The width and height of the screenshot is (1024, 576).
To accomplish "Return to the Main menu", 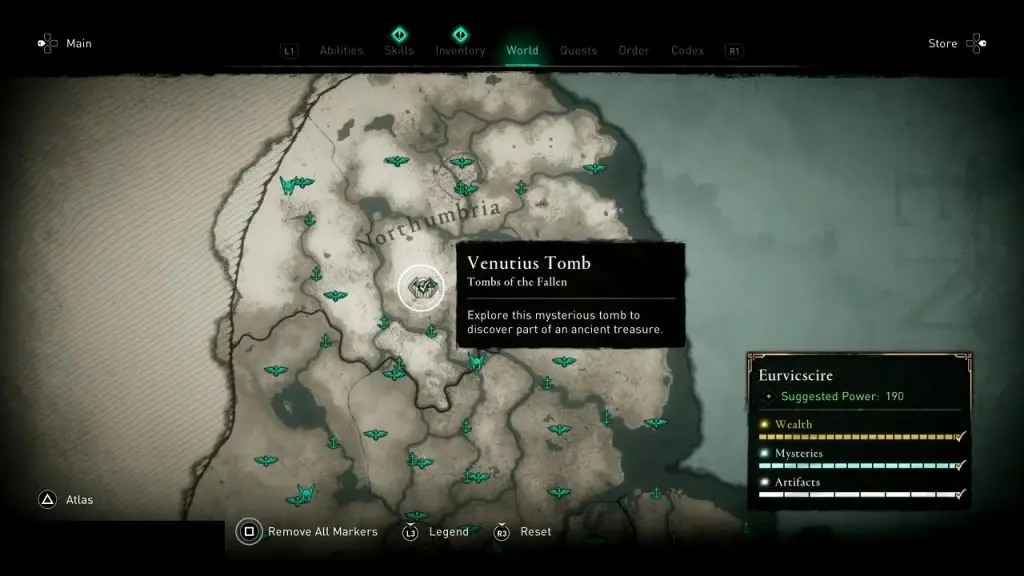I will point(78,44).
